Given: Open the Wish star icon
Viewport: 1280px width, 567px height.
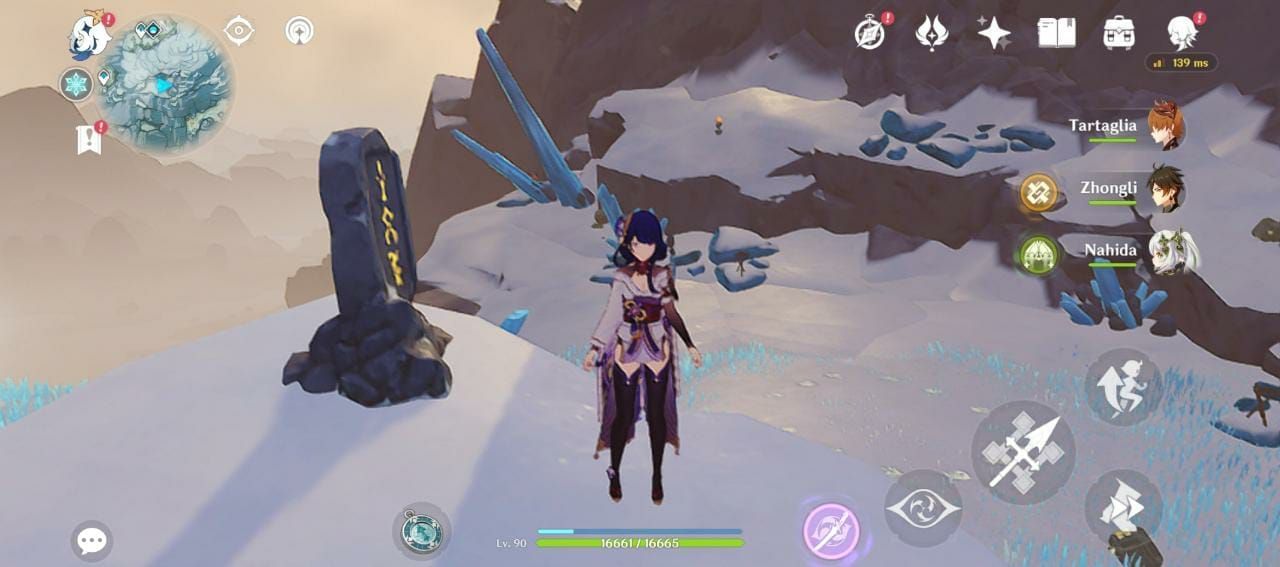Looking at the screenshot, I should 994,34.
